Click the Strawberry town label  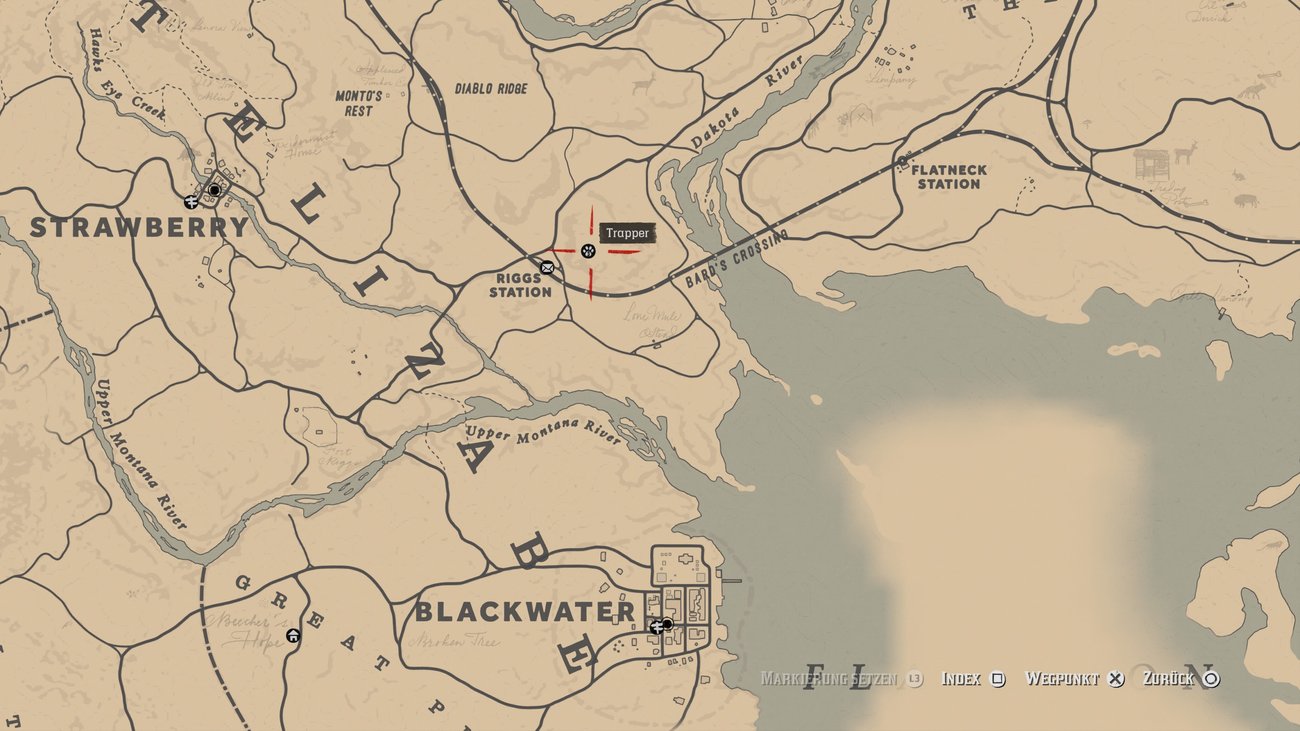point(138,227)
